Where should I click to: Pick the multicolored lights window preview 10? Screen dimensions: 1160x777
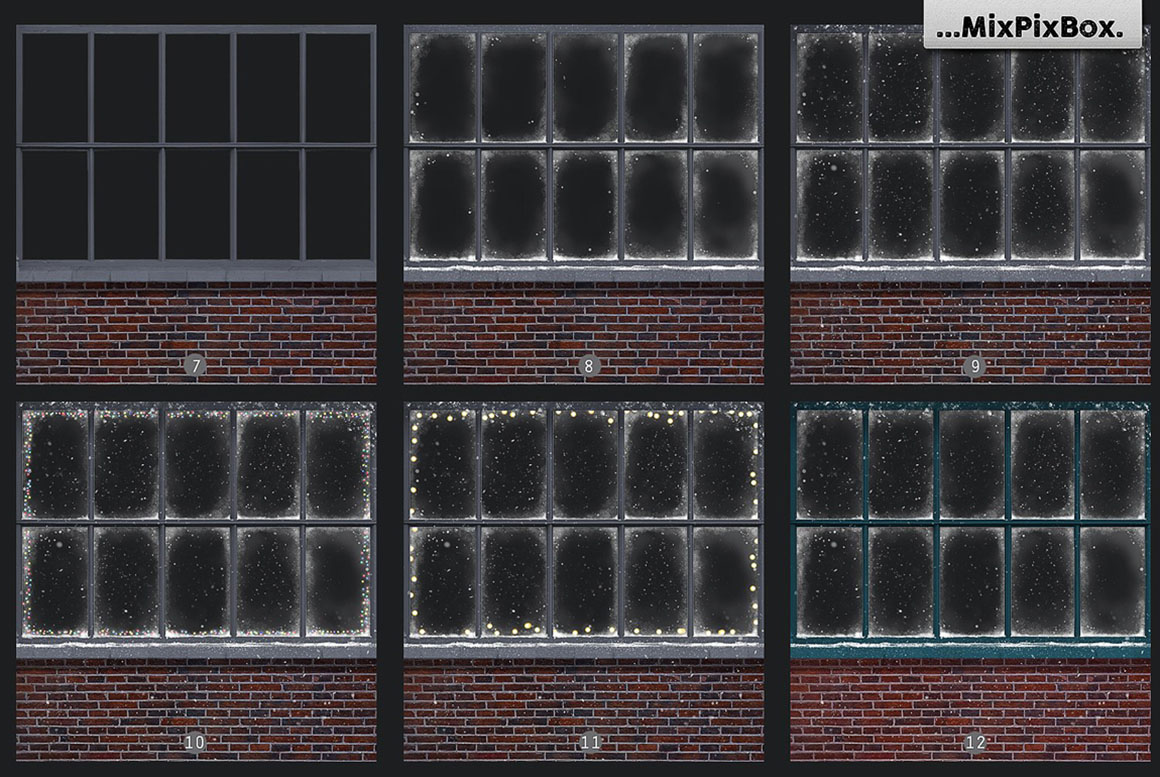pyautogui.click(x=196, y=581)
